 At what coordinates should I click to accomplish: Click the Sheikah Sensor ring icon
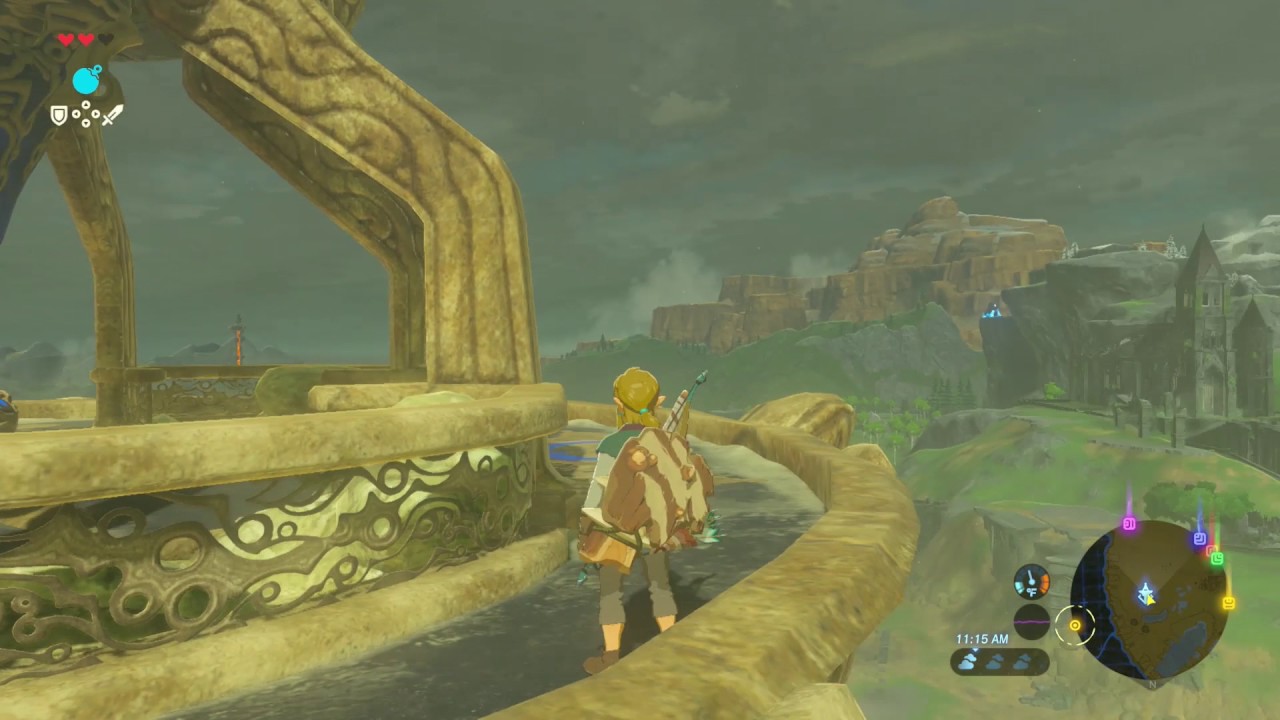1075,626
